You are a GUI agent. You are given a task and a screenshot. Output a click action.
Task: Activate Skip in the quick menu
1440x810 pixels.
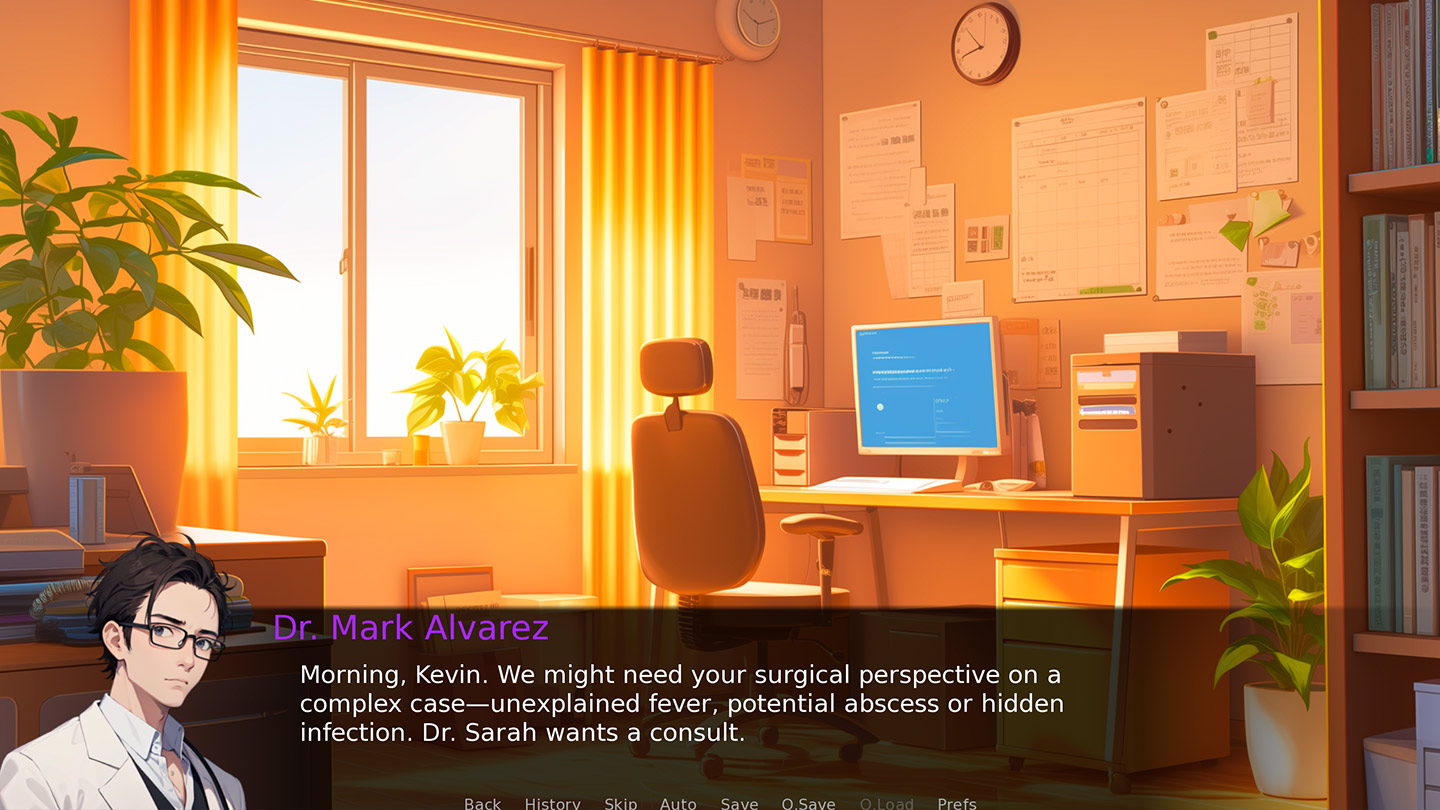click(x=620, y=803)
